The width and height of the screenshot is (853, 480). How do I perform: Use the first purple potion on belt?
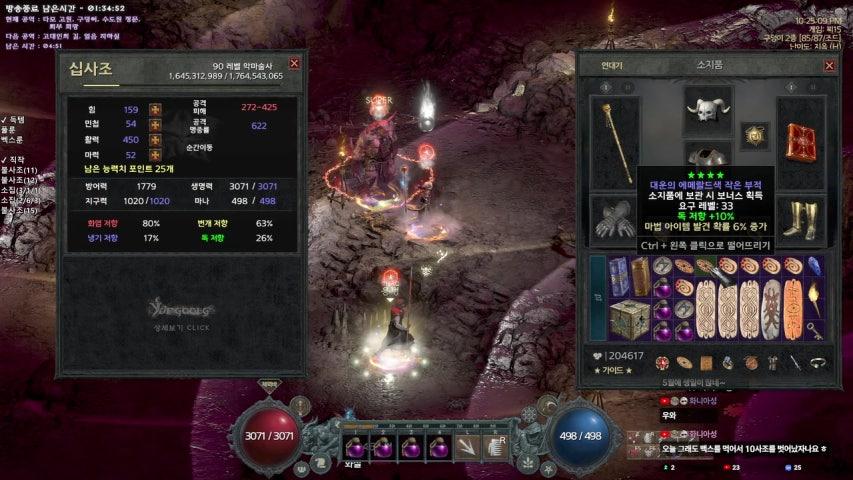click(358, 447)
